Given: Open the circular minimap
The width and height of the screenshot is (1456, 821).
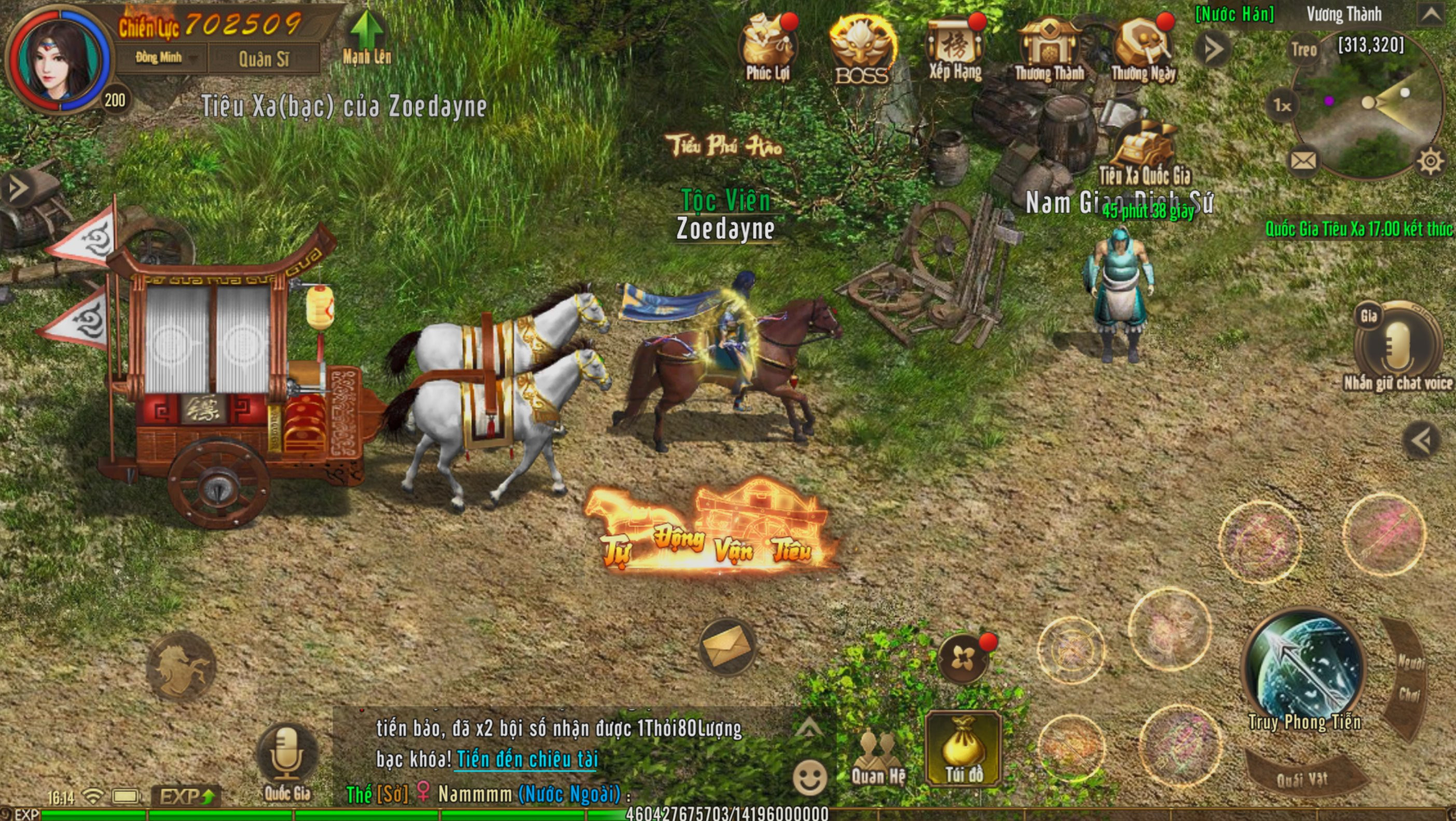Looking at the screenshot, I should pyautogui.click(x=1367, y=111).
